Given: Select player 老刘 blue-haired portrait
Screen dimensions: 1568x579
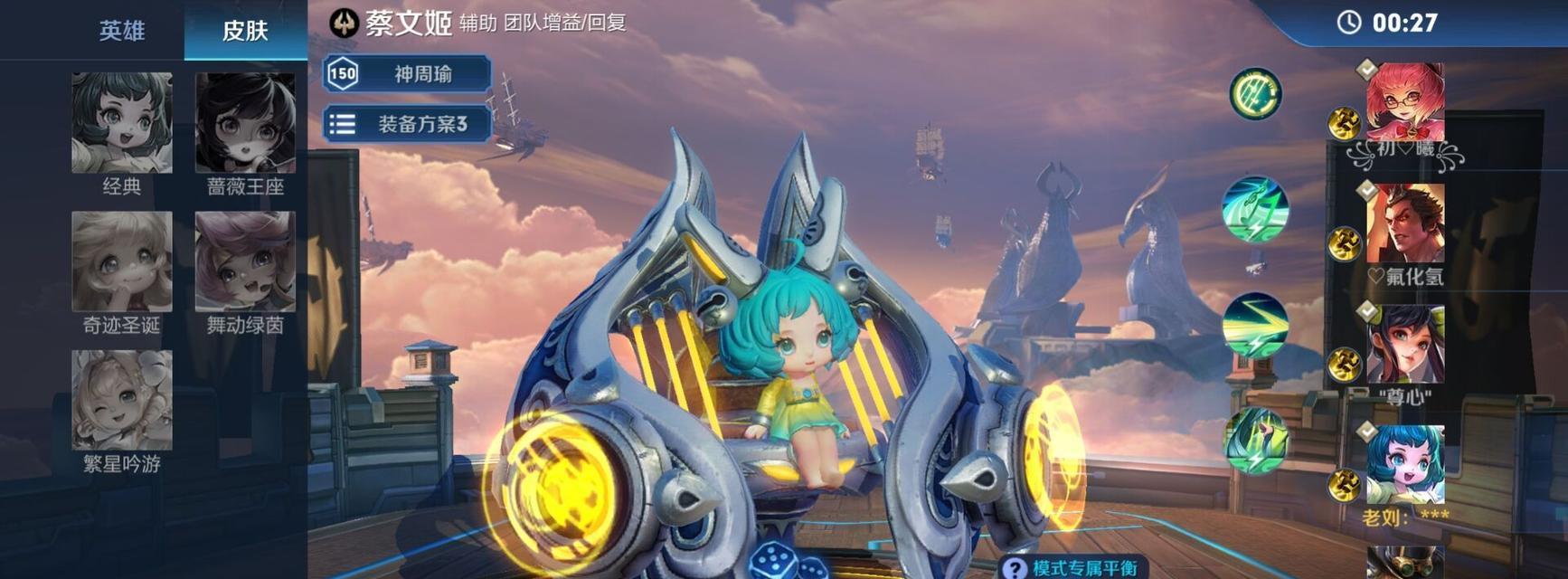Looking at the screenshot, I should pos(1404,464).
